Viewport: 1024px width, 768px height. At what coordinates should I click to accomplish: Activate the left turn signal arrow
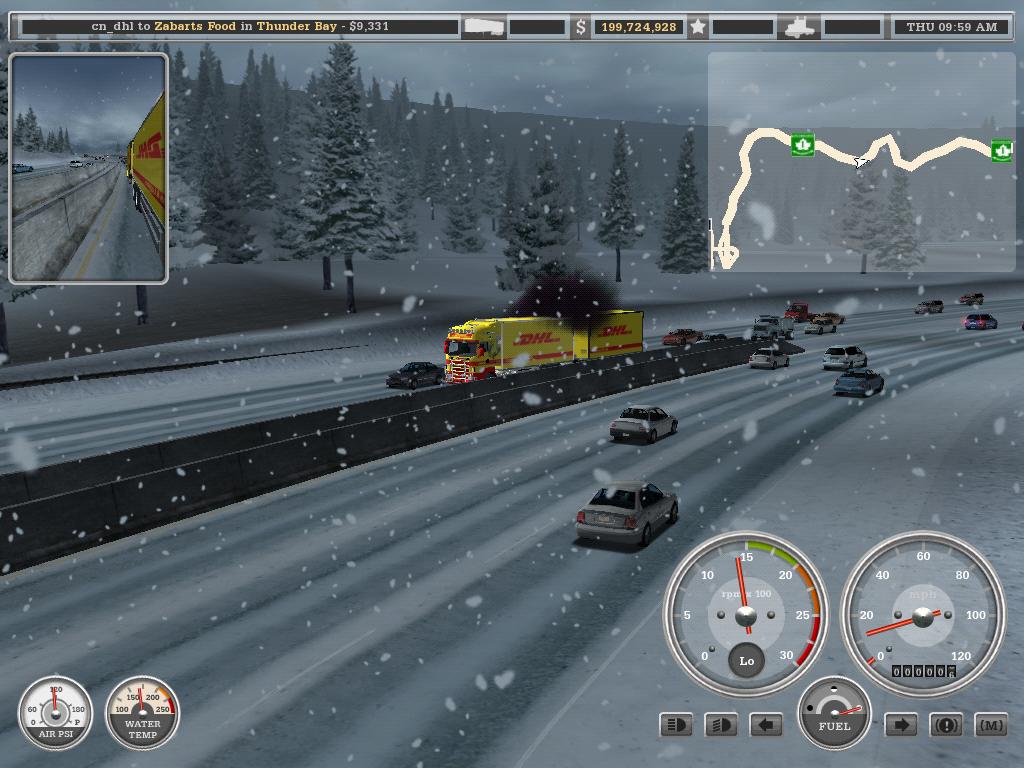click(x=766, y=725)
